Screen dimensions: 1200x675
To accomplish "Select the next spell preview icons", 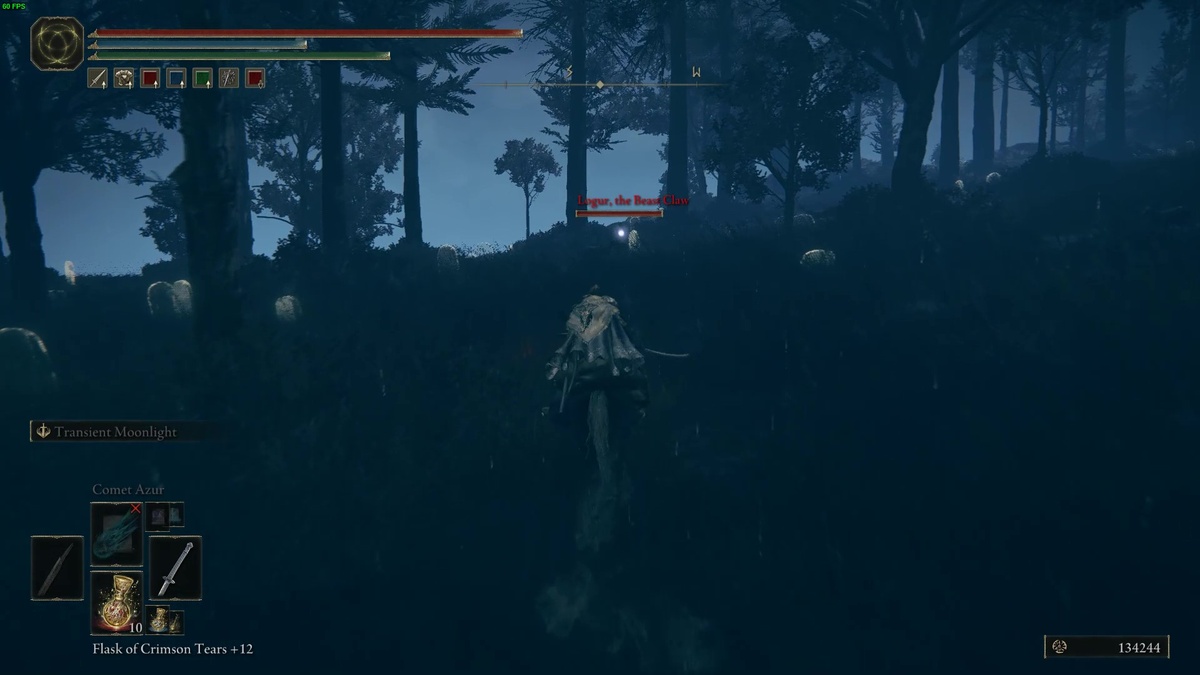I will click(x=165, y=515).
